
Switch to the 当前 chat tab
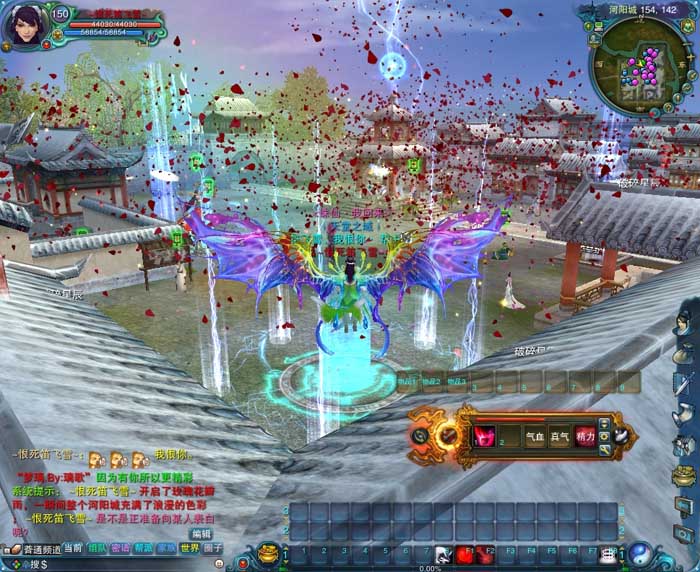pyautogui.click(x=73, y=548)
